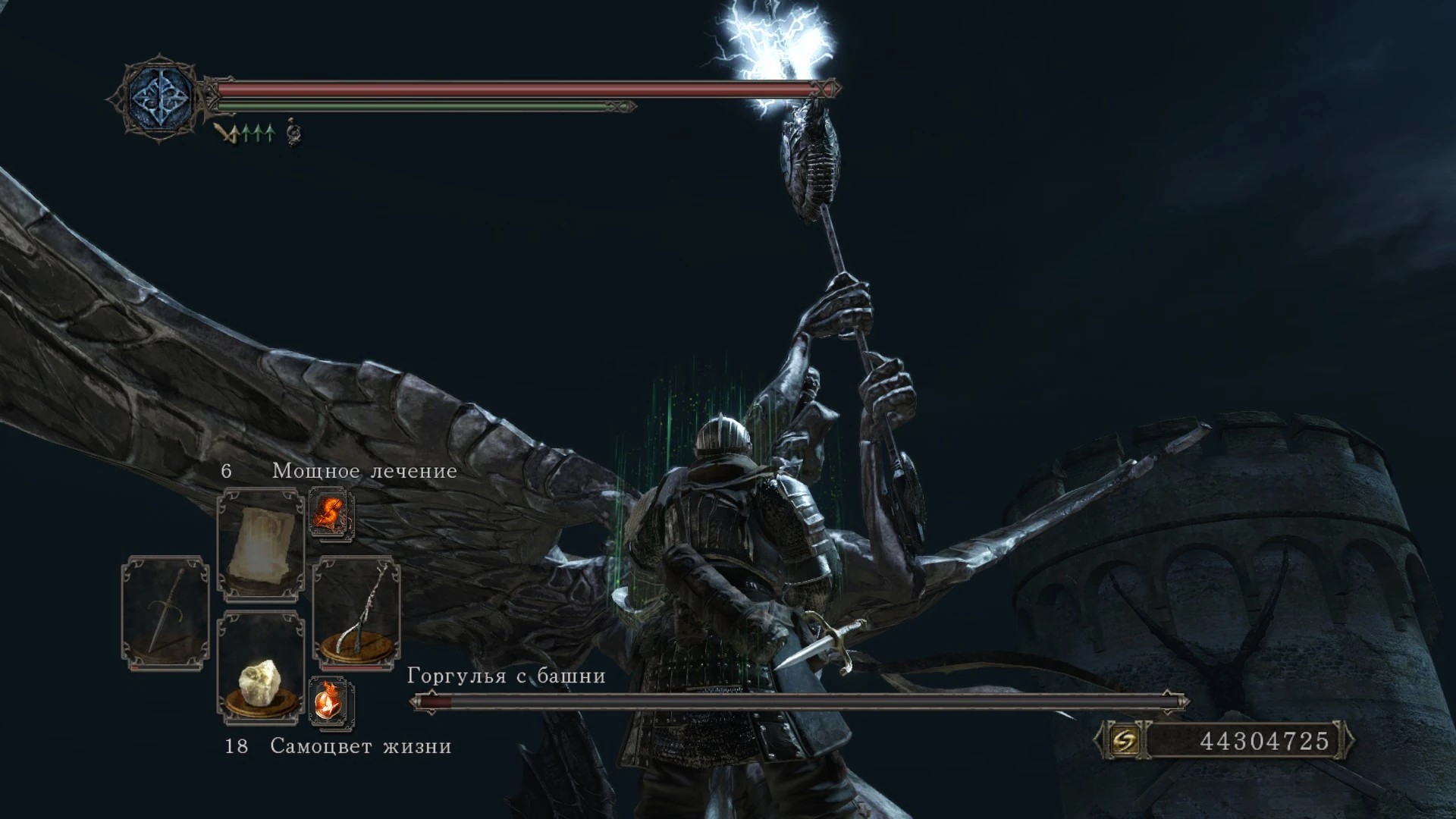Switch to the queued red flame flask item
1456x819 pixels.
coord(331,701)
